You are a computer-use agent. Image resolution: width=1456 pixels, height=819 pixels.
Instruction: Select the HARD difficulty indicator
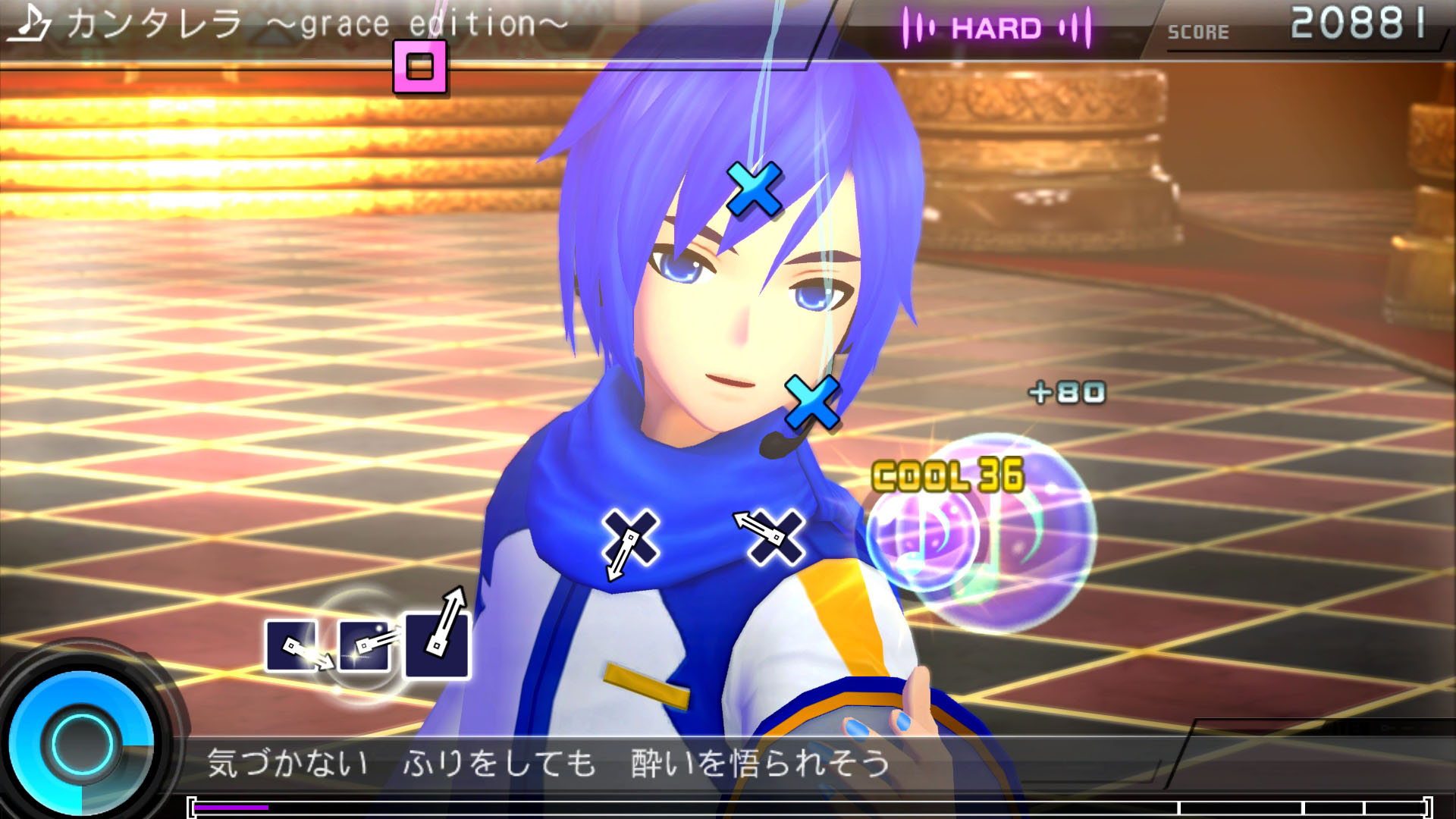(x=996, y=29)
